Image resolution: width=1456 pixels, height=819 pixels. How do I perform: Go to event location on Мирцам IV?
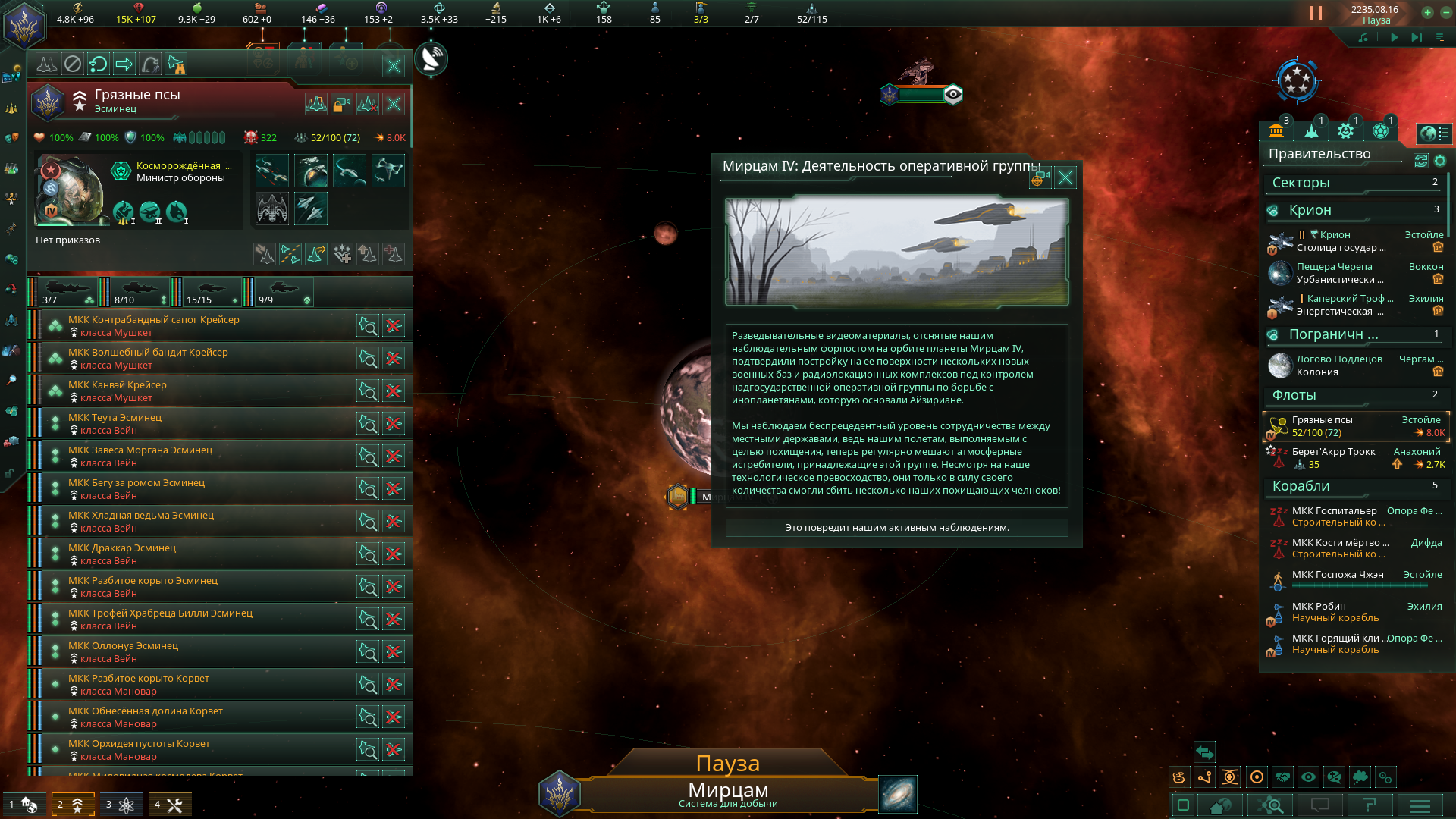click(x=1038, y=178)
